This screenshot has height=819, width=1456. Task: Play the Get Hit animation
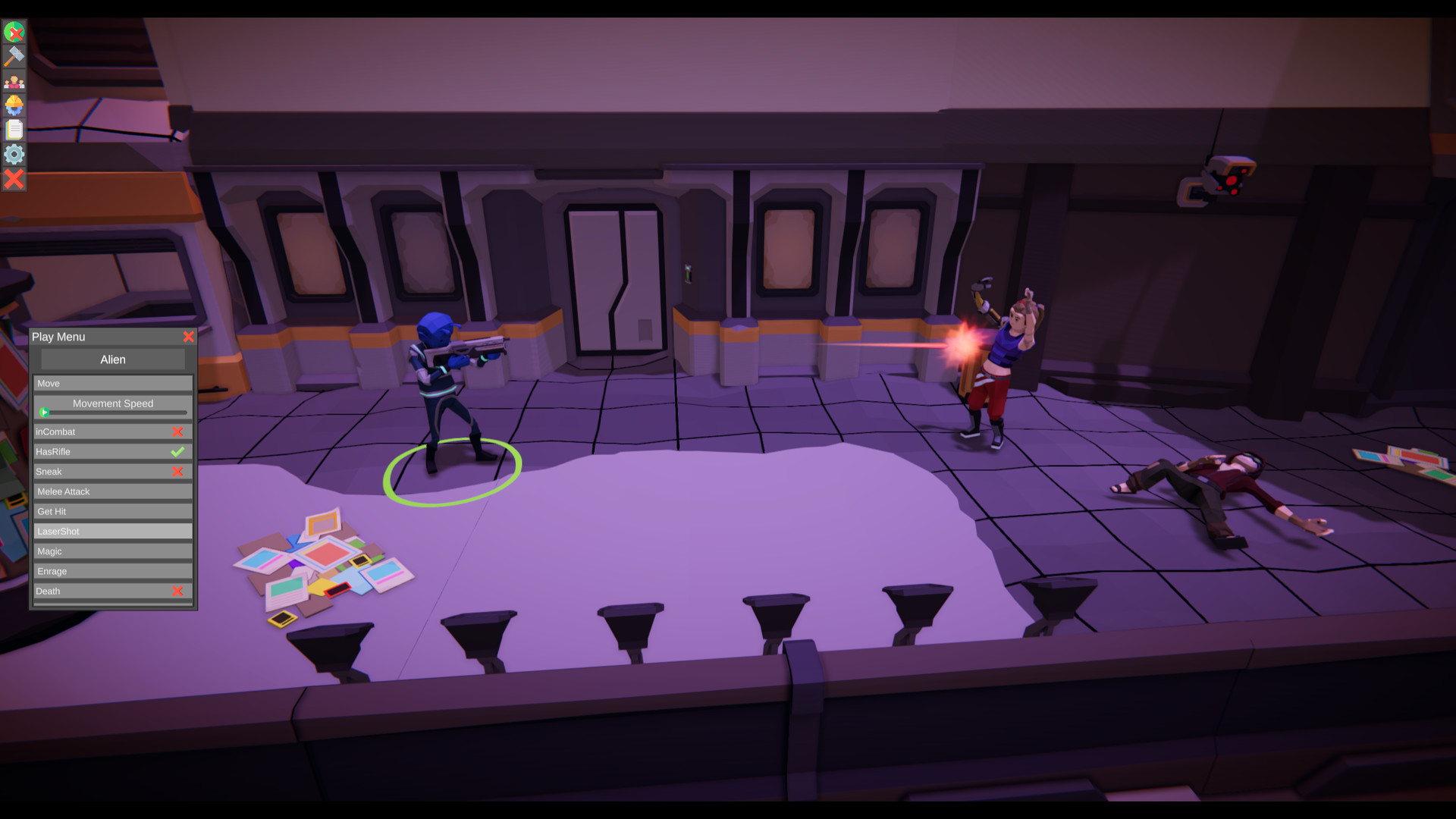pyautogui.click(x=112, y=511)
